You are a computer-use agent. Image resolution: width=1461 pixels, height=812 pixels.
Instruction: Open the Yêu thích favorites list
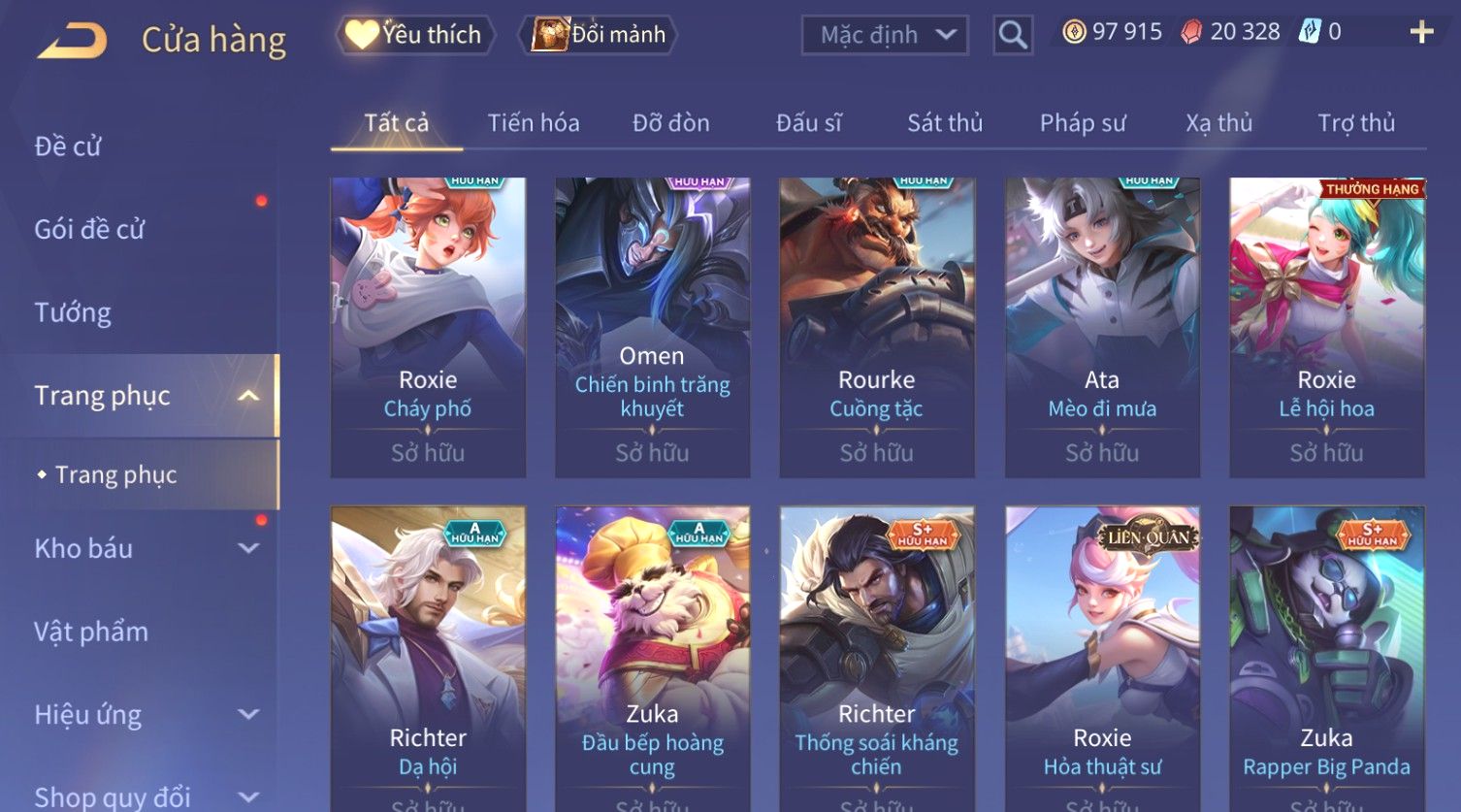click(415, 35)
